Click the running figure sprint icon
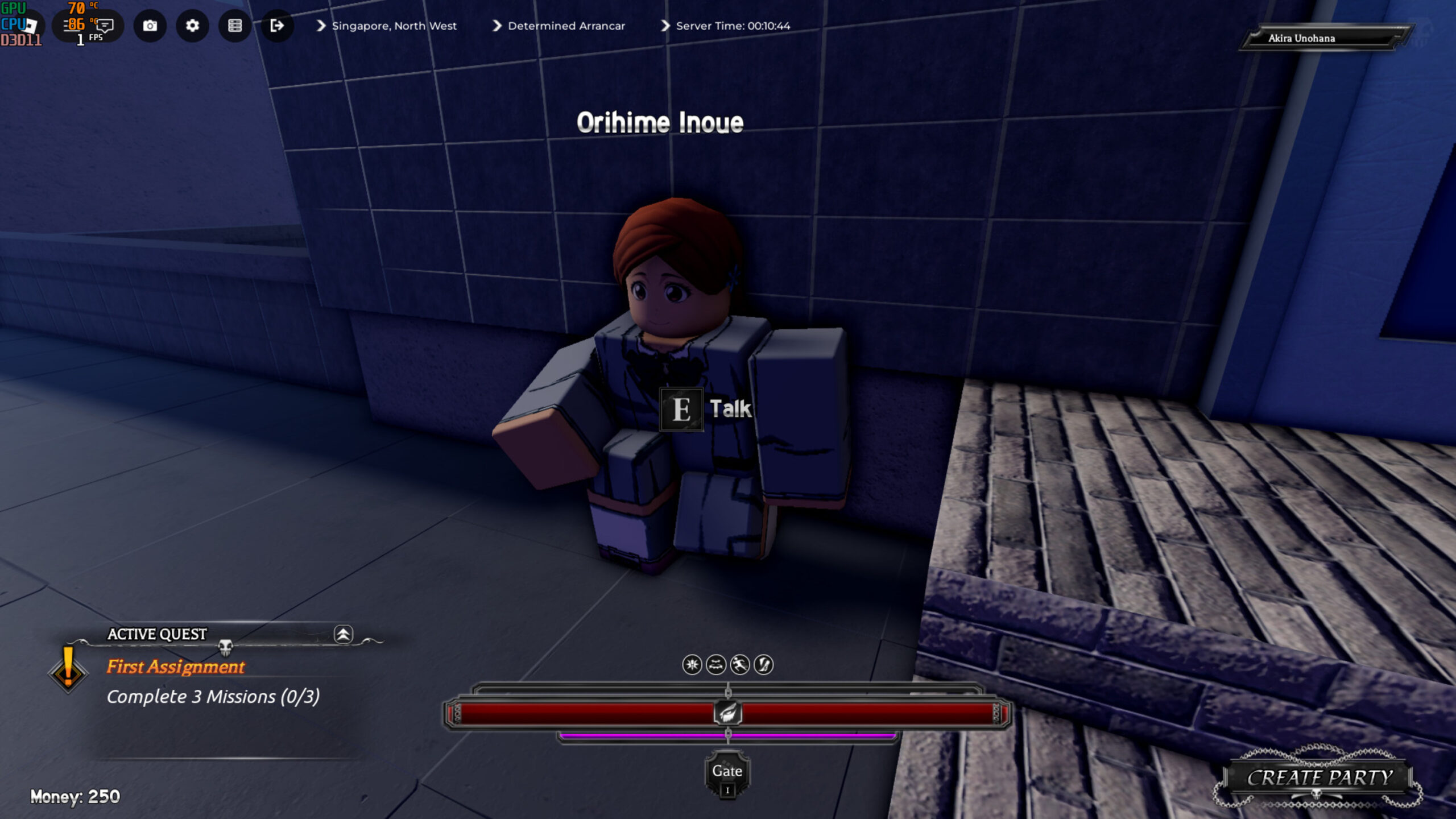The width and height of the screenshot is (1456, 819). [739, 664]
